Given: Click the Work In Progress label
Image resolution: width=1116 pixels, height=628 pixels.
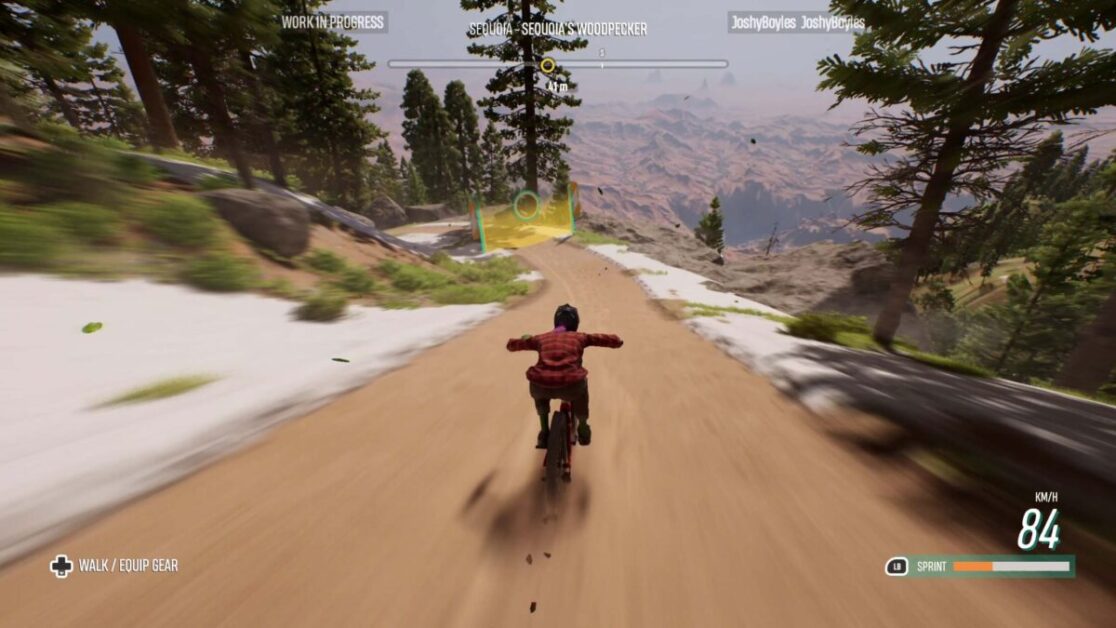Looking at the screenshot, I should tap(333, 22).
